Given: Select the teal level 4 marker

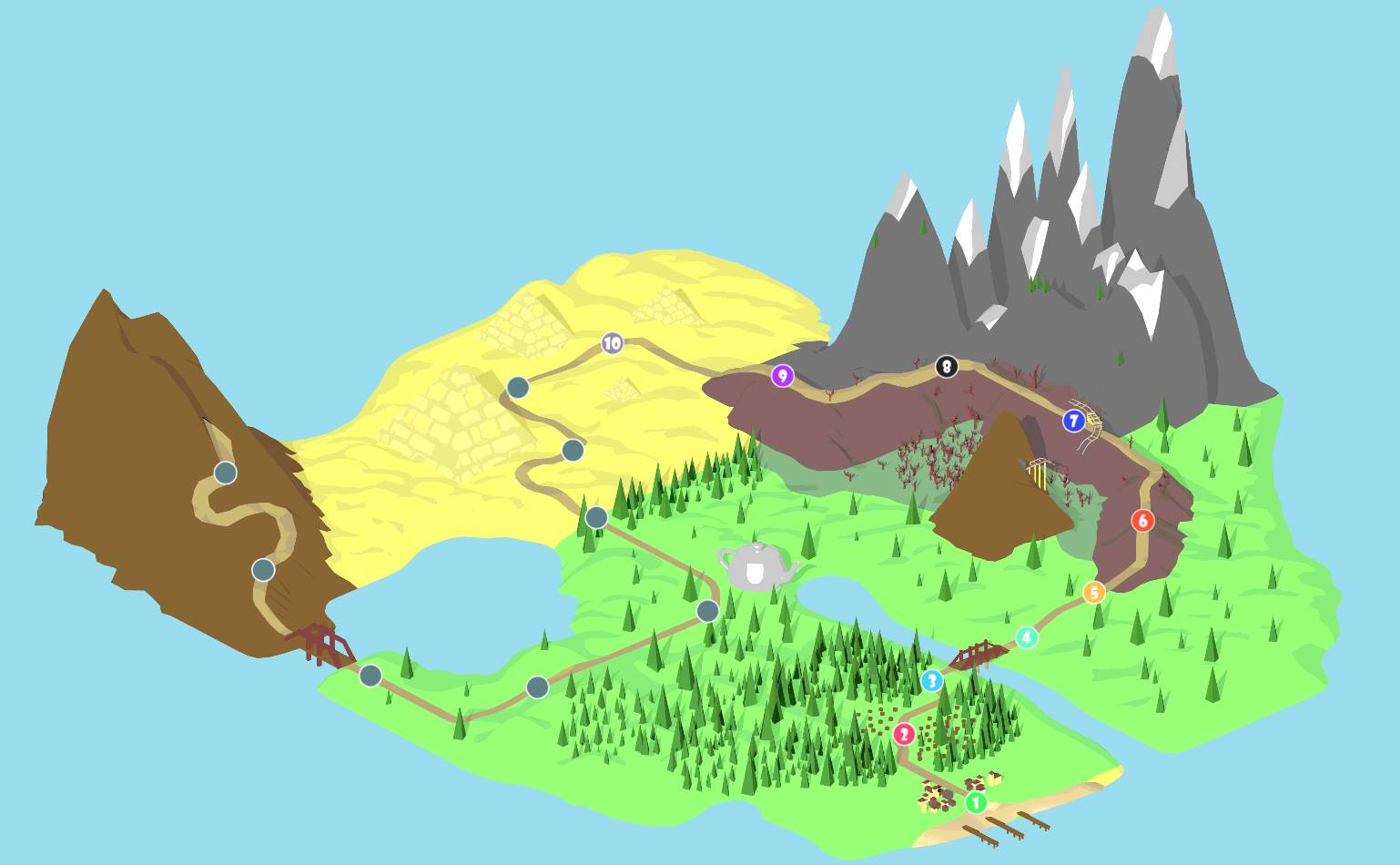Looking at the screenshot, I should [1027, 637].
